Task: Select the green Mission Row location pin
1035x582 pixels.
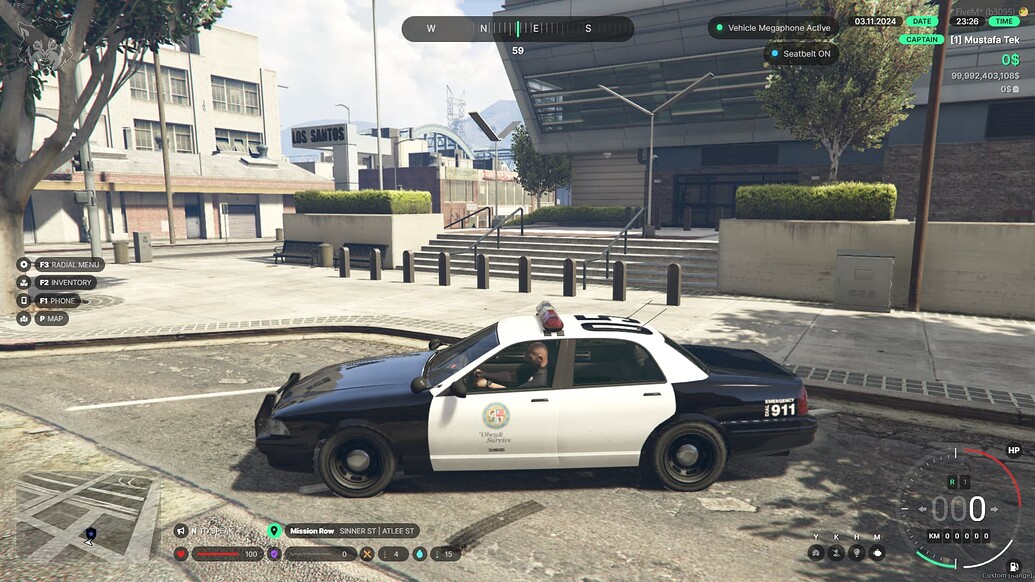Action: (x=275, y=531)
